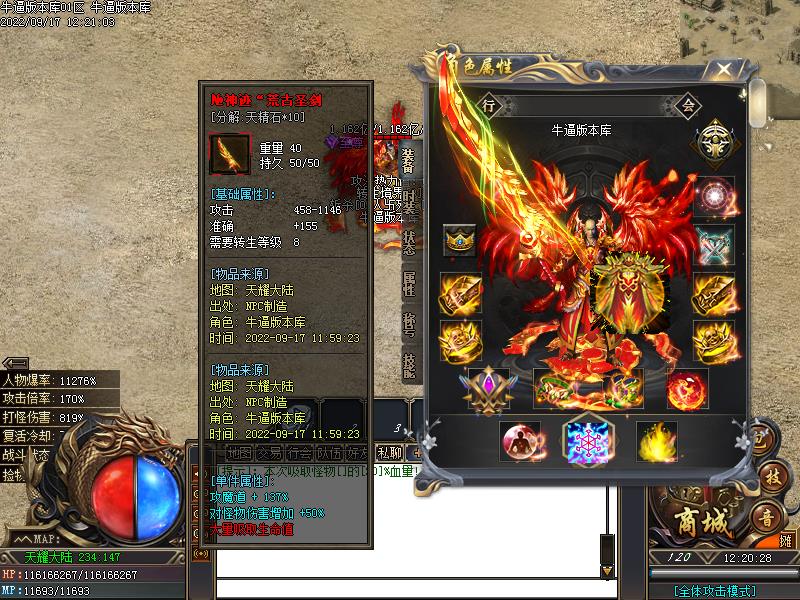Switch to the 技能 skills tab
The height and width of the screenshot is (600, 800).
(409, 366)
